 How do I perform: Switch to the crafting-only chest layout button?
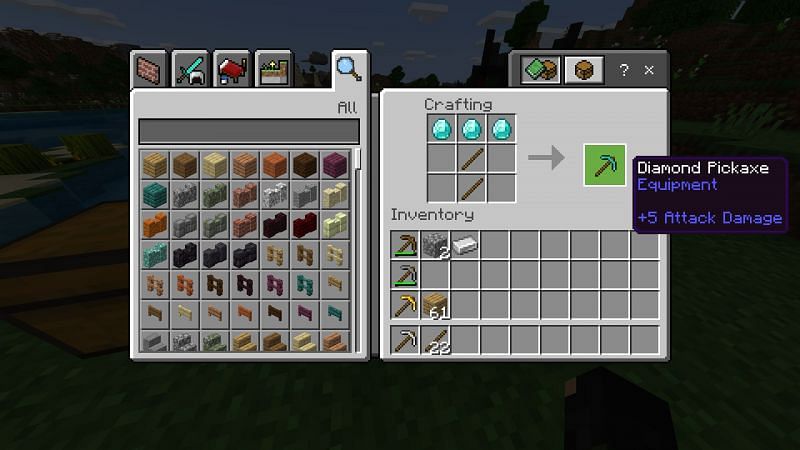click(581, 70)
